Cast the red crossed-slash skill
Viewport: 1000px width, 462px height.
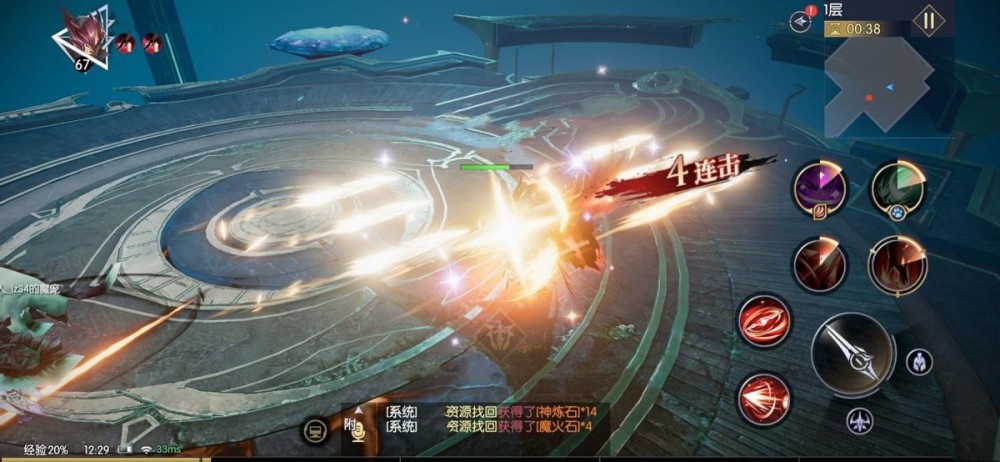[820, 265]
